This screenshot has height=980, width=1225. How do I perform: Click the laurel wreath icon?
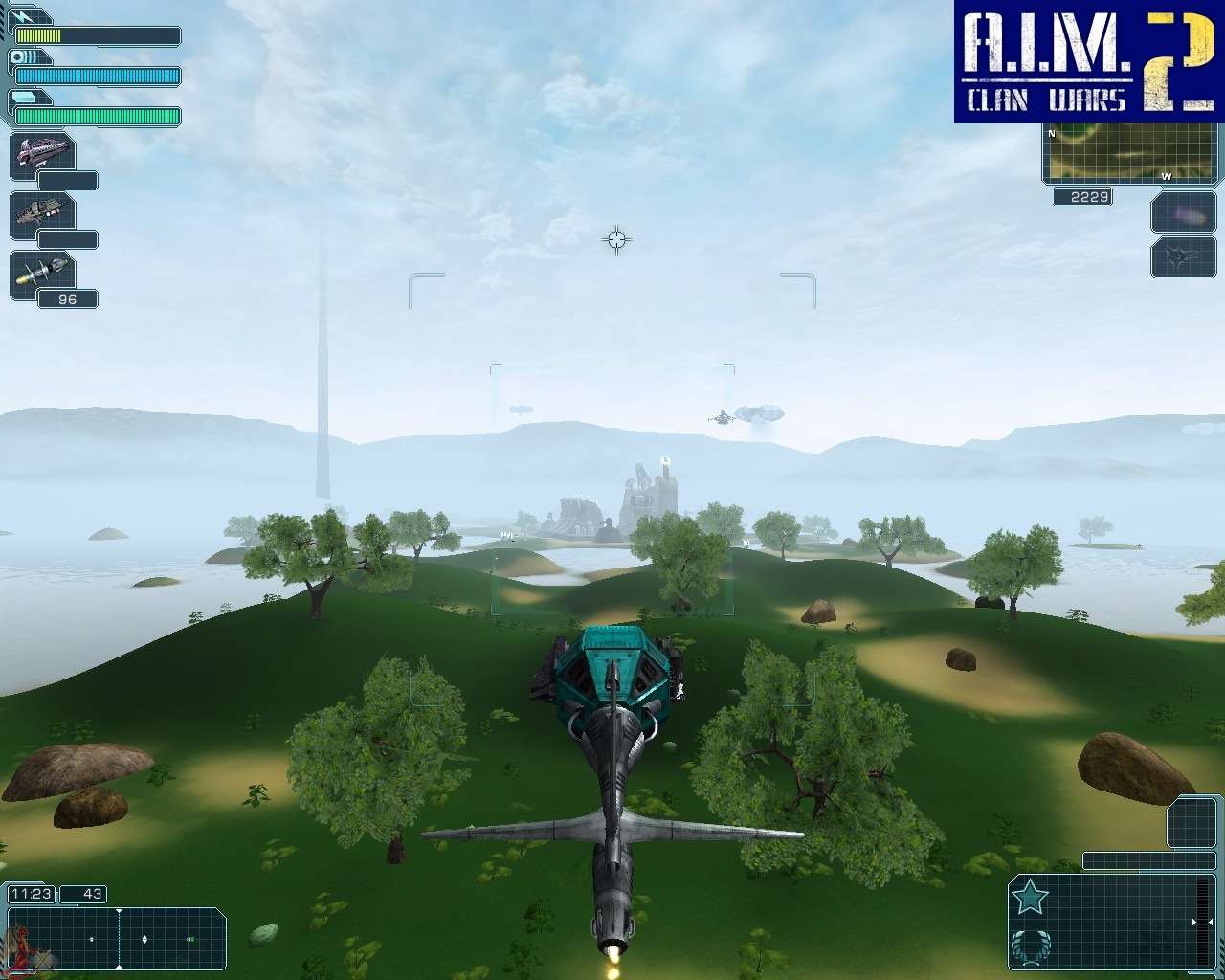click(1030, 946)
